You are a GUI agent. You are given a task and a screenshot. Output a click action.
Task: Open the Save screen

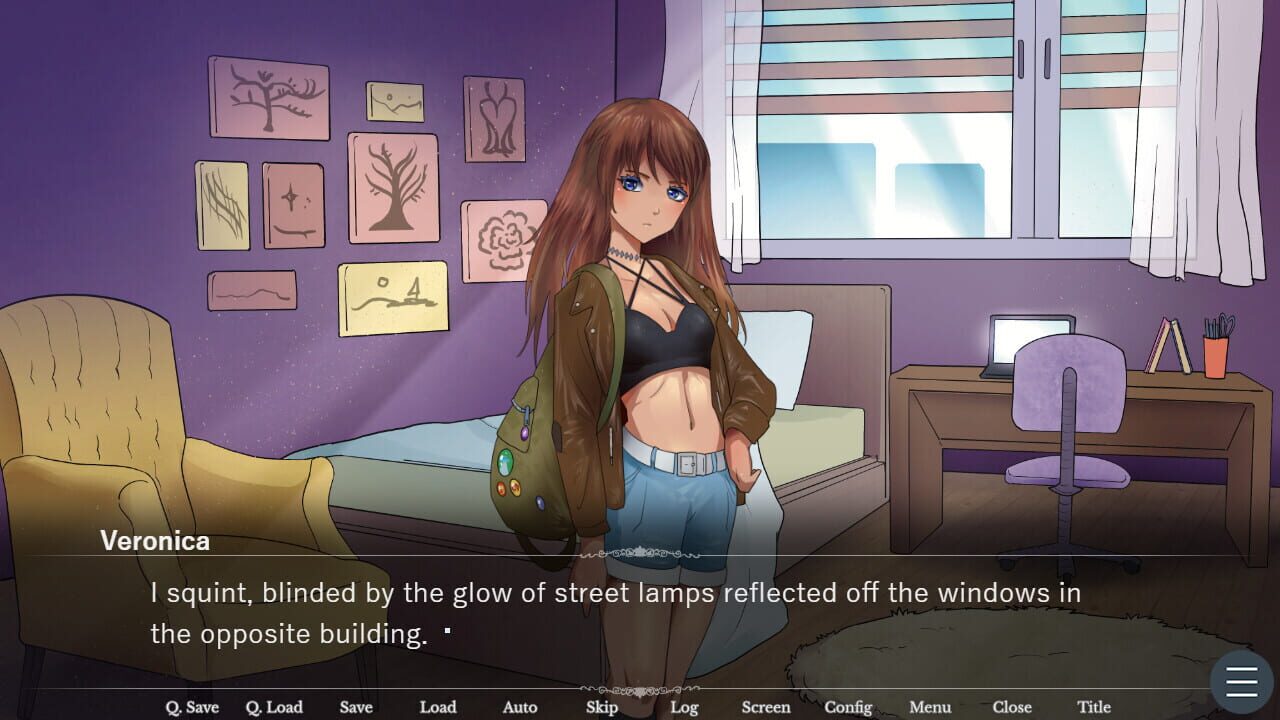[x=356, y=707]
